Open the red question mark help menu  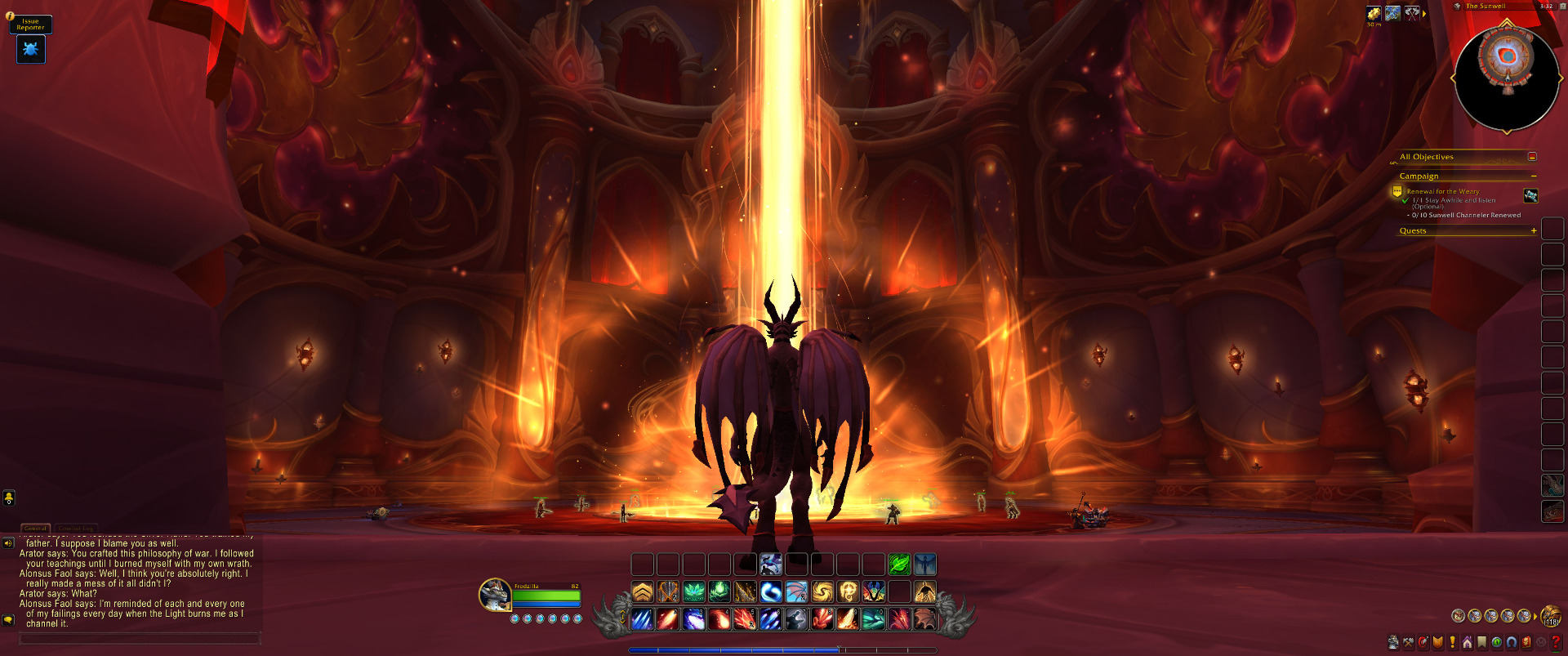[1556, 643]
